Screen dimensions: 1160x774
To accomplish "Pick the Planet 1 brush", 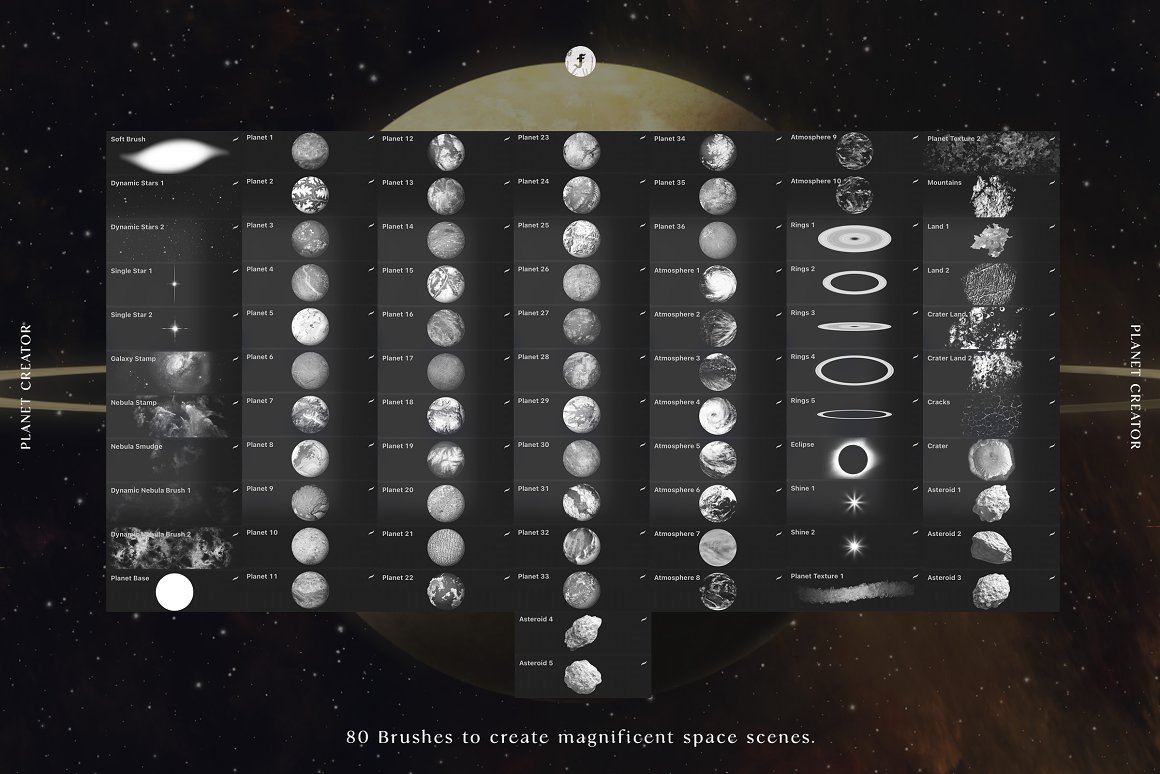I will (x=309, y=153).
